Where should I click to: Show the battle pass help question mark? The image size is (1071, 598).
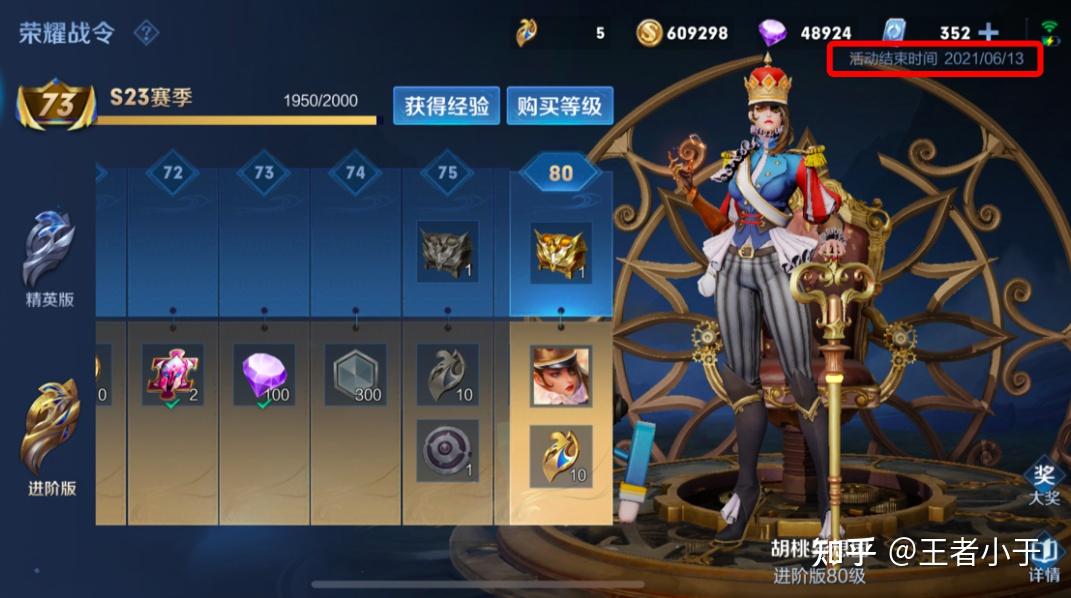click(x=146, y=33)
